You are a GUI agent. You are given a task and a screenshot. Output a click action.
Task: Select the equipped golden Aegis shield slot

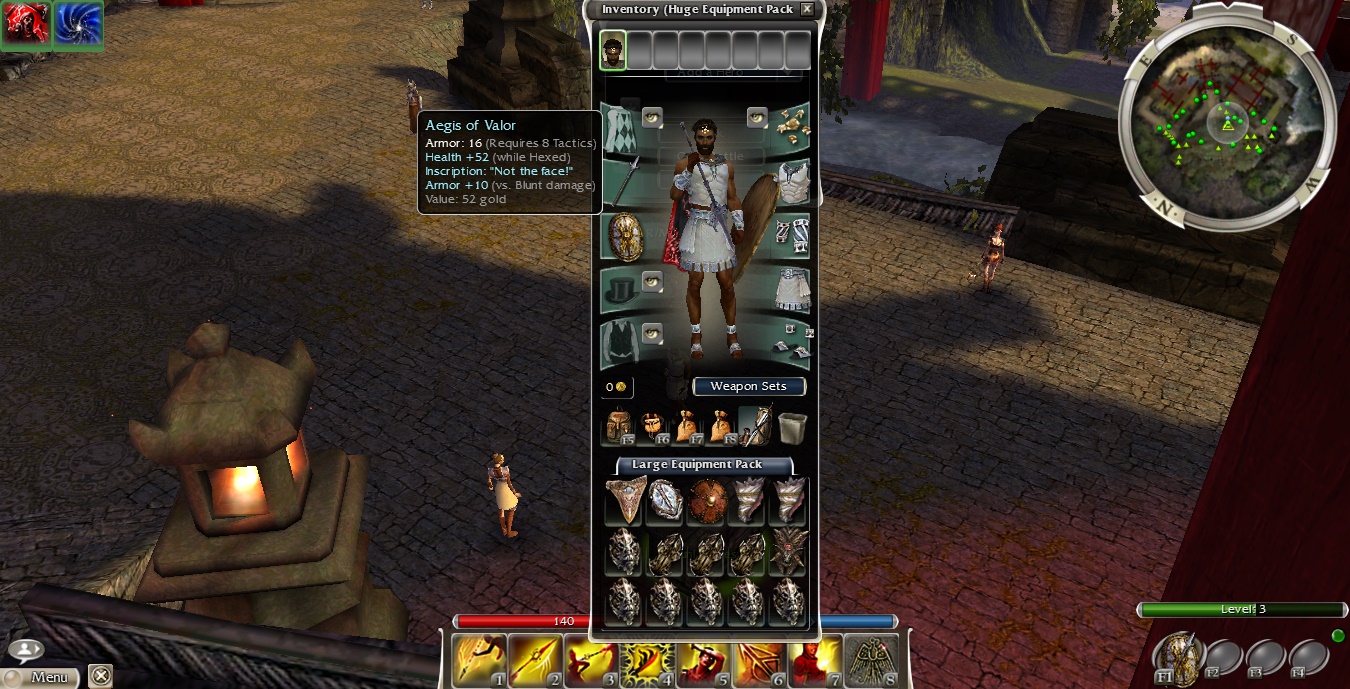(625, 237)
